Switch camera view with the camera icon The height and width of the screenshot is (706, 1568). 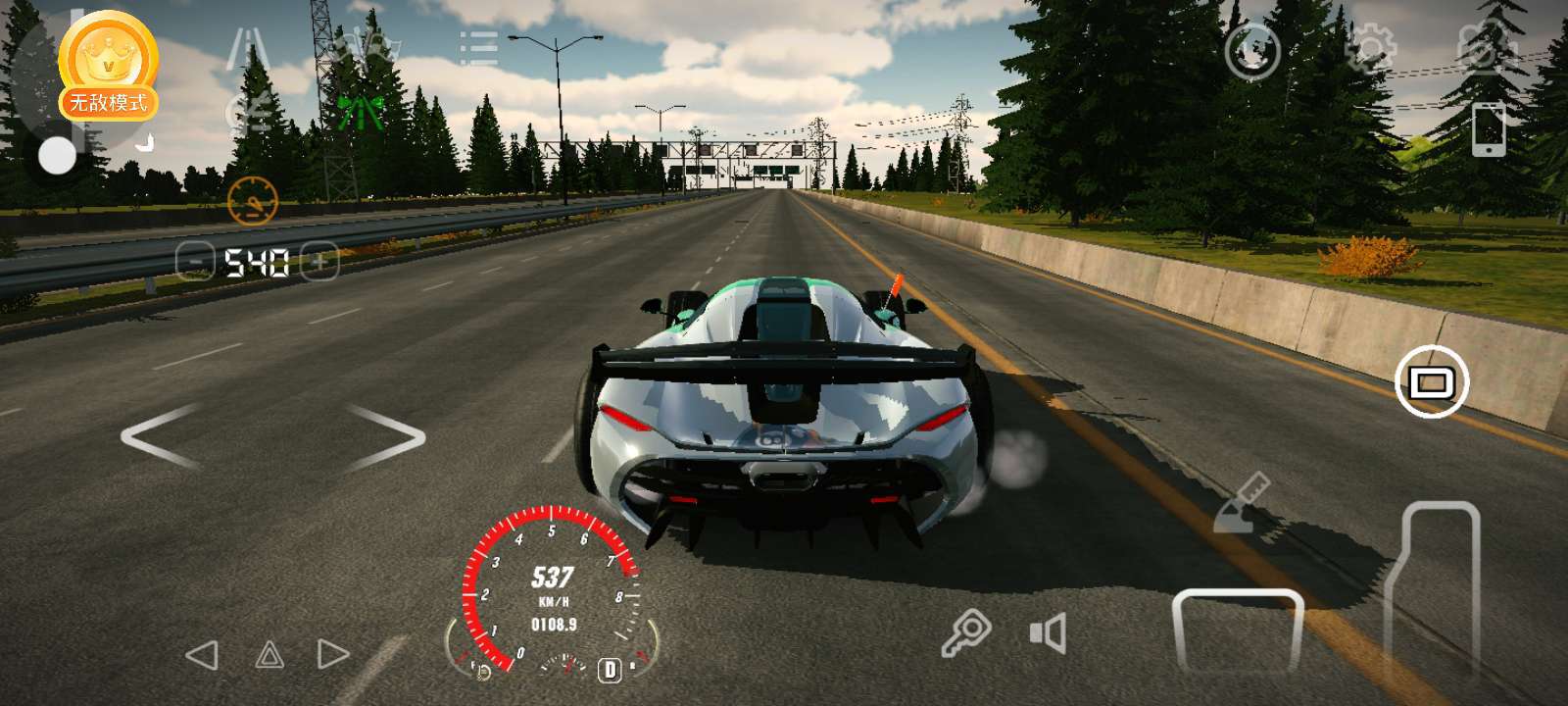(x=1487, y=47)
